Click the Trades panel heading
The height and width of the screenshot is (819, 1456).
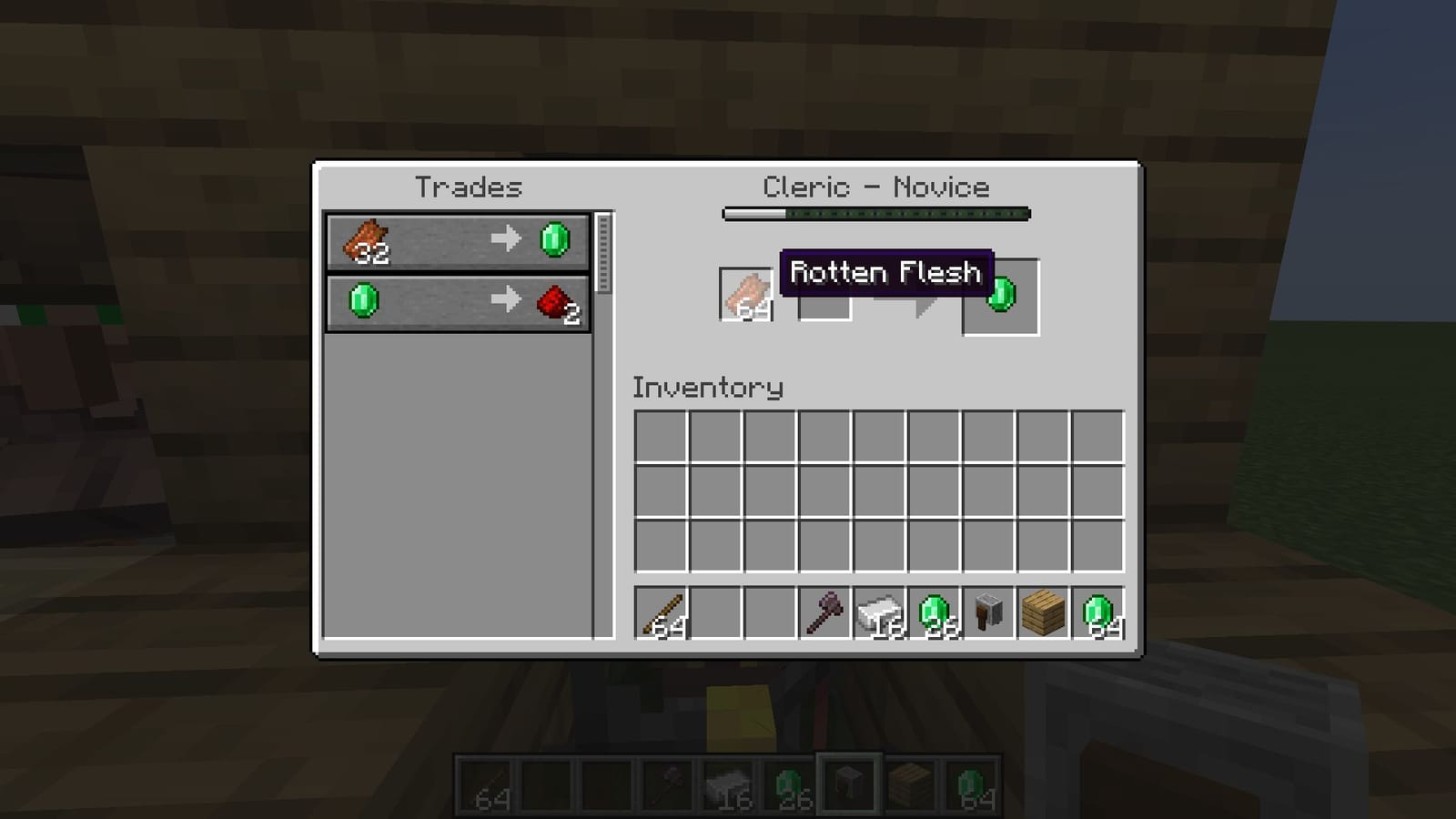tap(469, 187)
